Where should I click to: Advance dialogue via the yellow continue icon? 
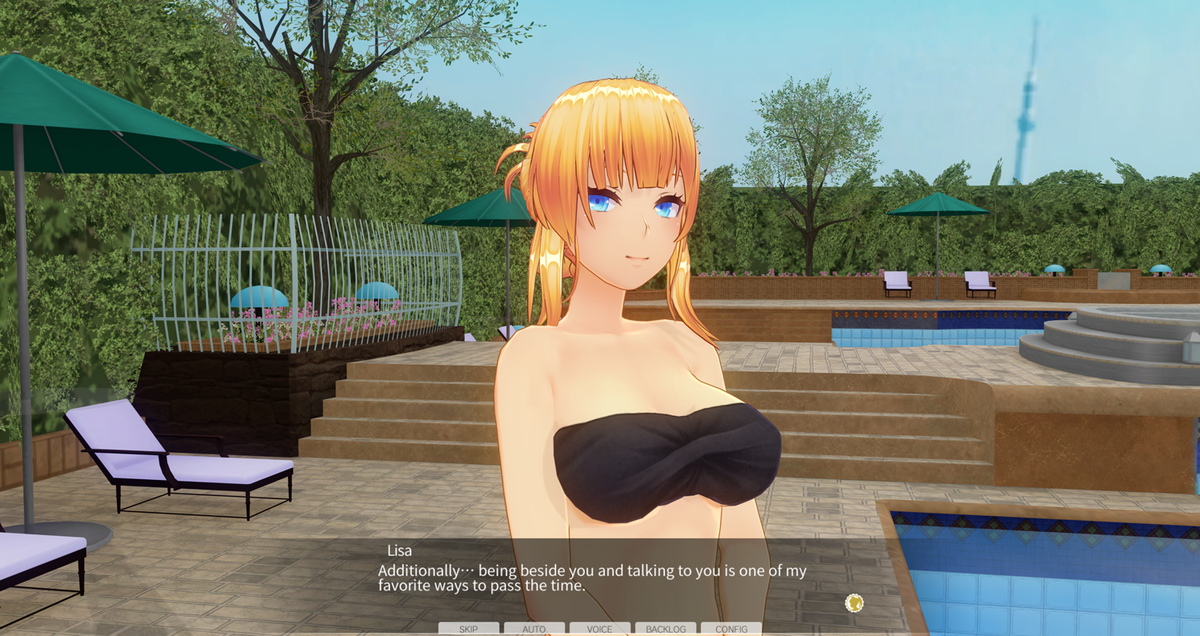point(854,602)
